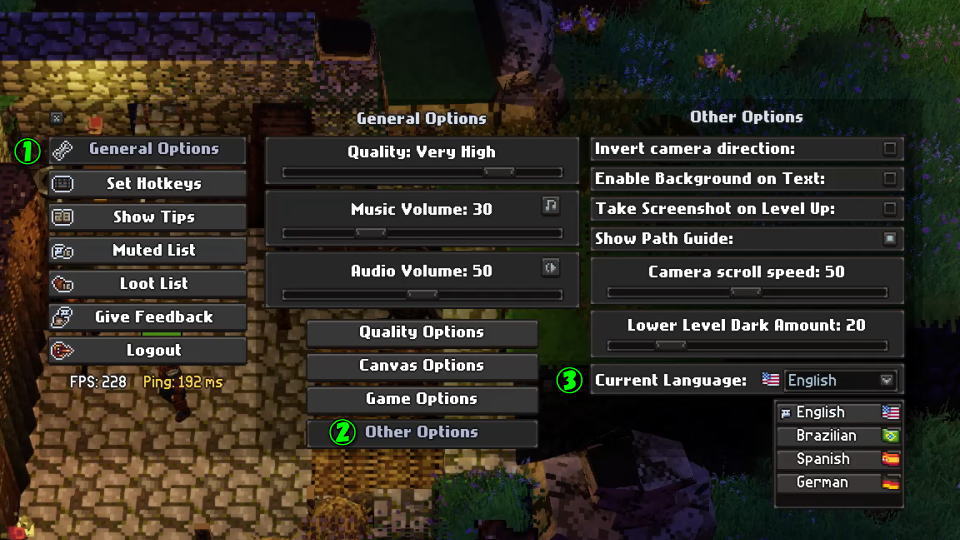
Task: Select German from the language list
Action: click(838, 483)
